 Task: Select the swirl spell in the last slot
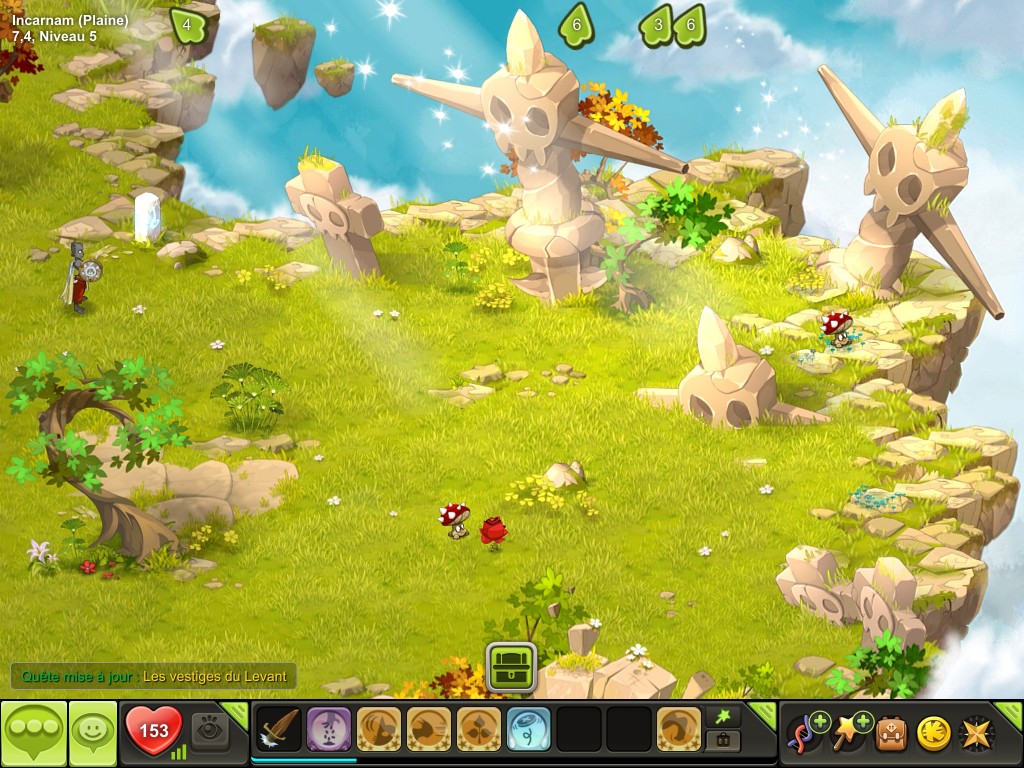[679, 730]
